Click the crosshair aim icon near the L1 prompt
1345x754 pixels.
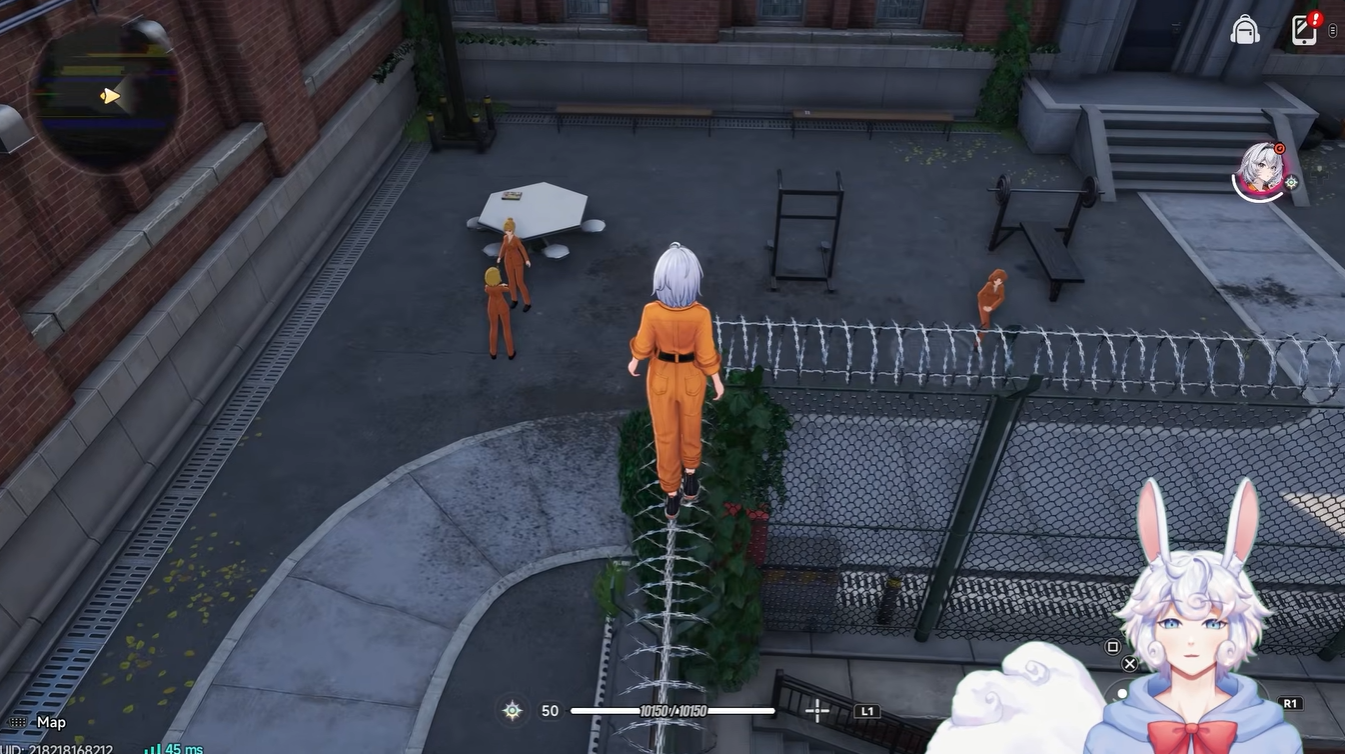(817, 710)
